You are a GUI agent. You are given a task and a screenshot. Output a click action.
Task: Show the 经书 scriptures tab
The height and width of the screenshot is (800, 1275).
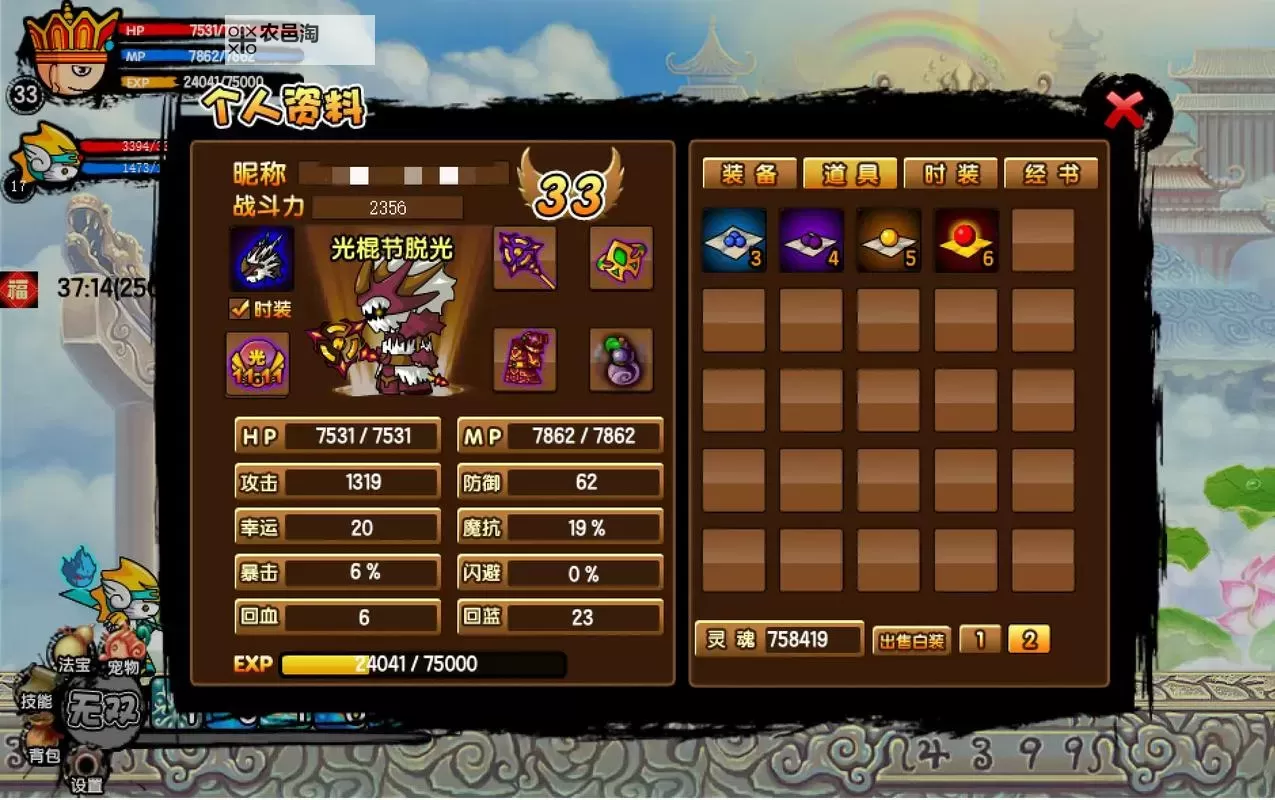(1051, 174)
